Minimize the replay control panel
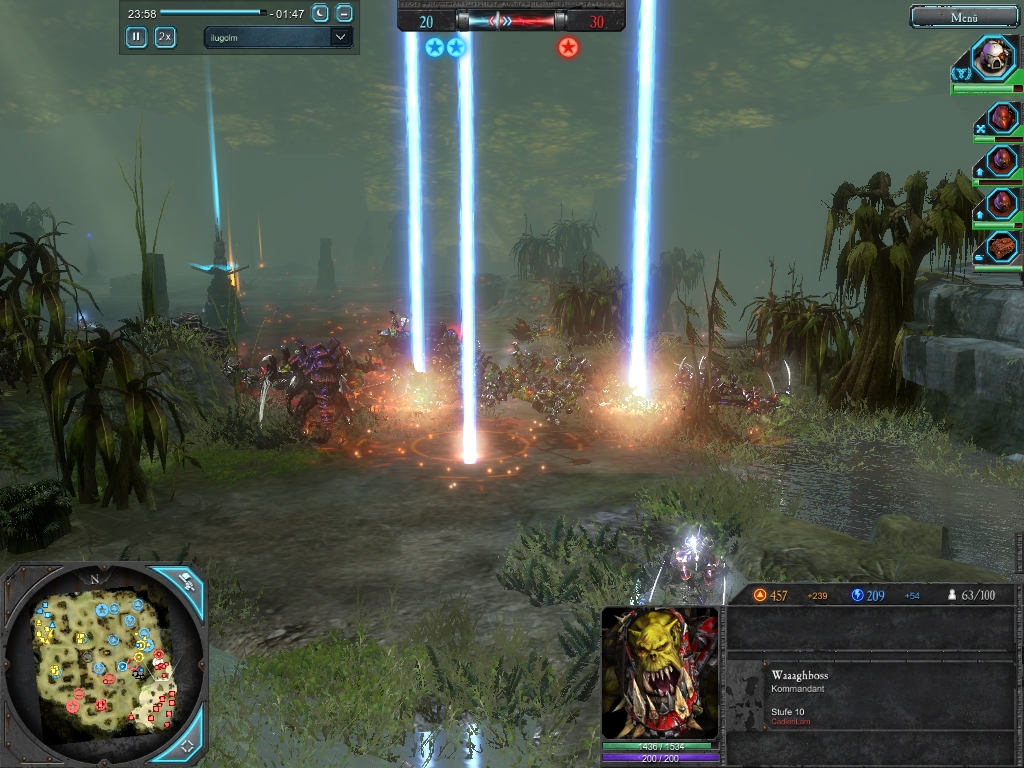The image size is (1024, 768). tap(344, 13)
